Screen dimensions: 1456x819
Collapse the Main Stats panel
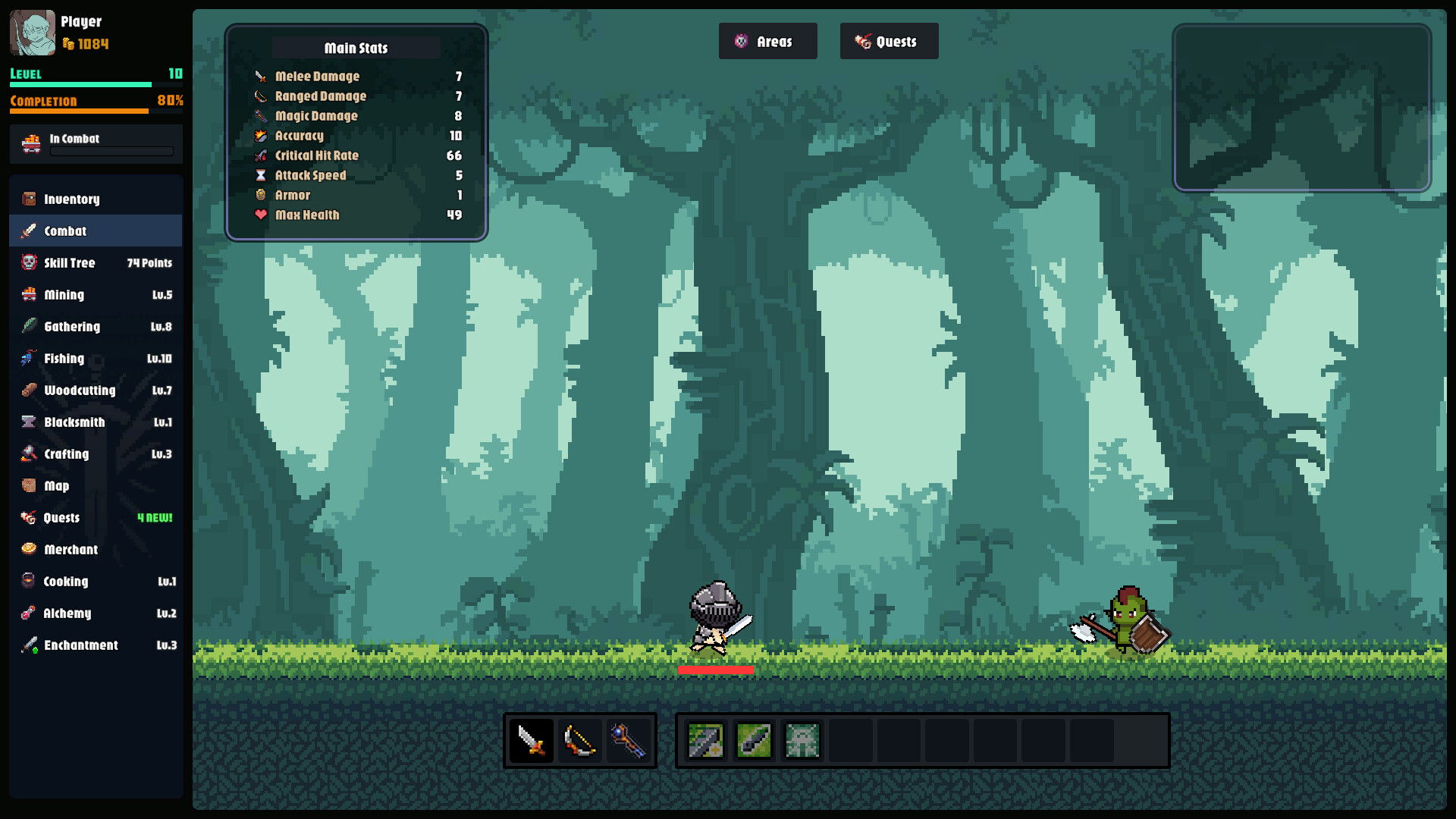pos(356,48)
